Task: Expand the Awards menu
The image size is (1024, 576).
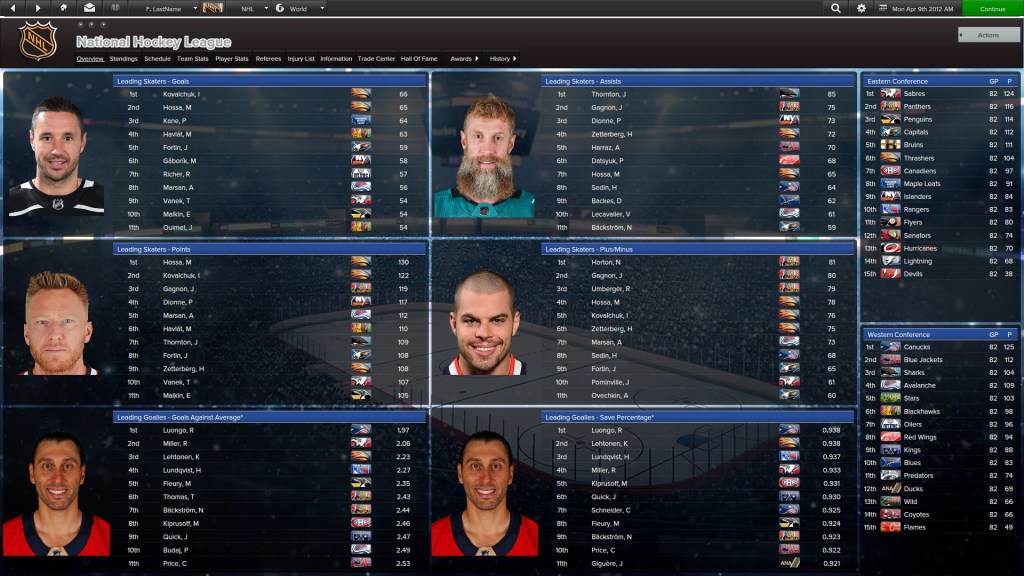Action: (x=464, y=59)
